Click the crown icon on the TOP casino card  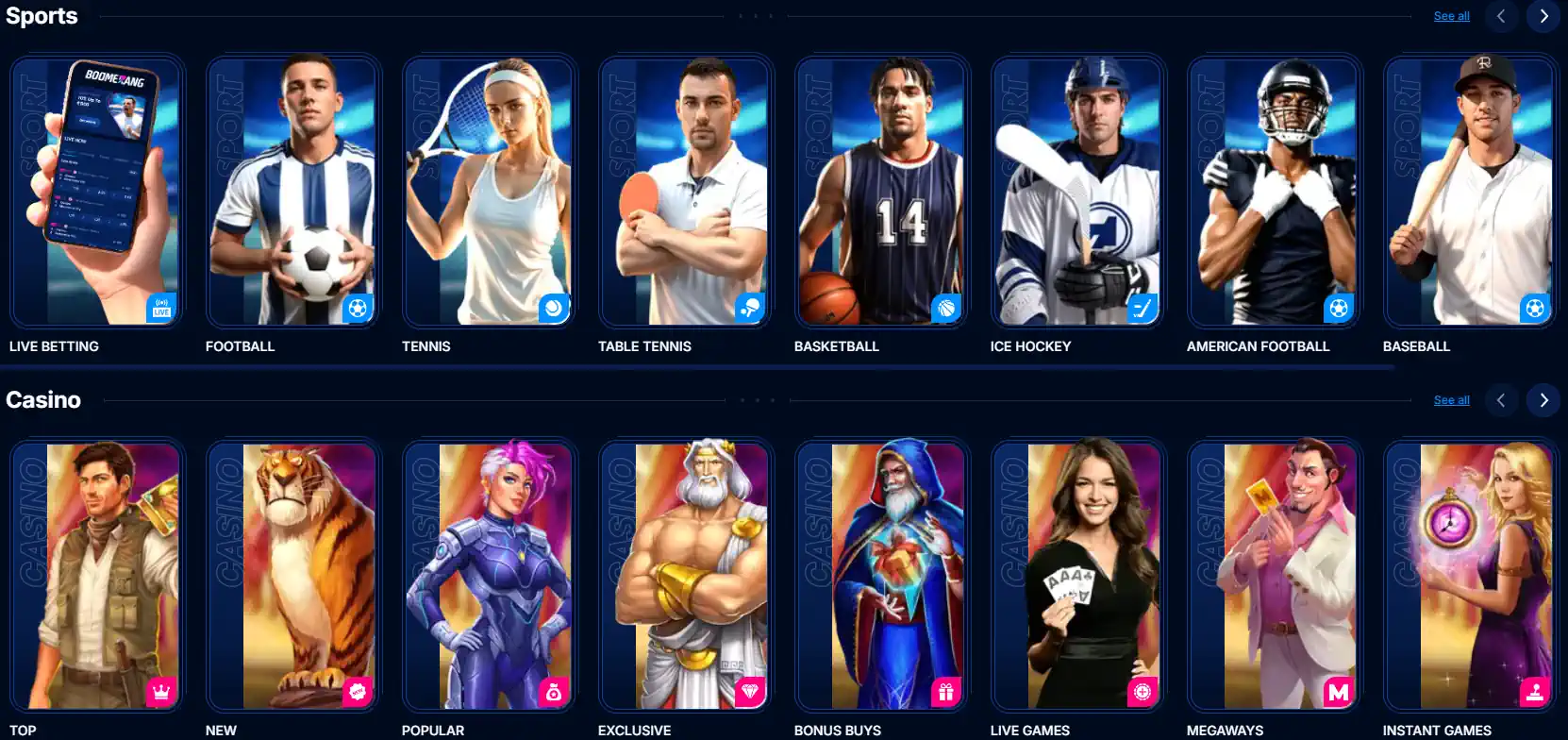161,691
